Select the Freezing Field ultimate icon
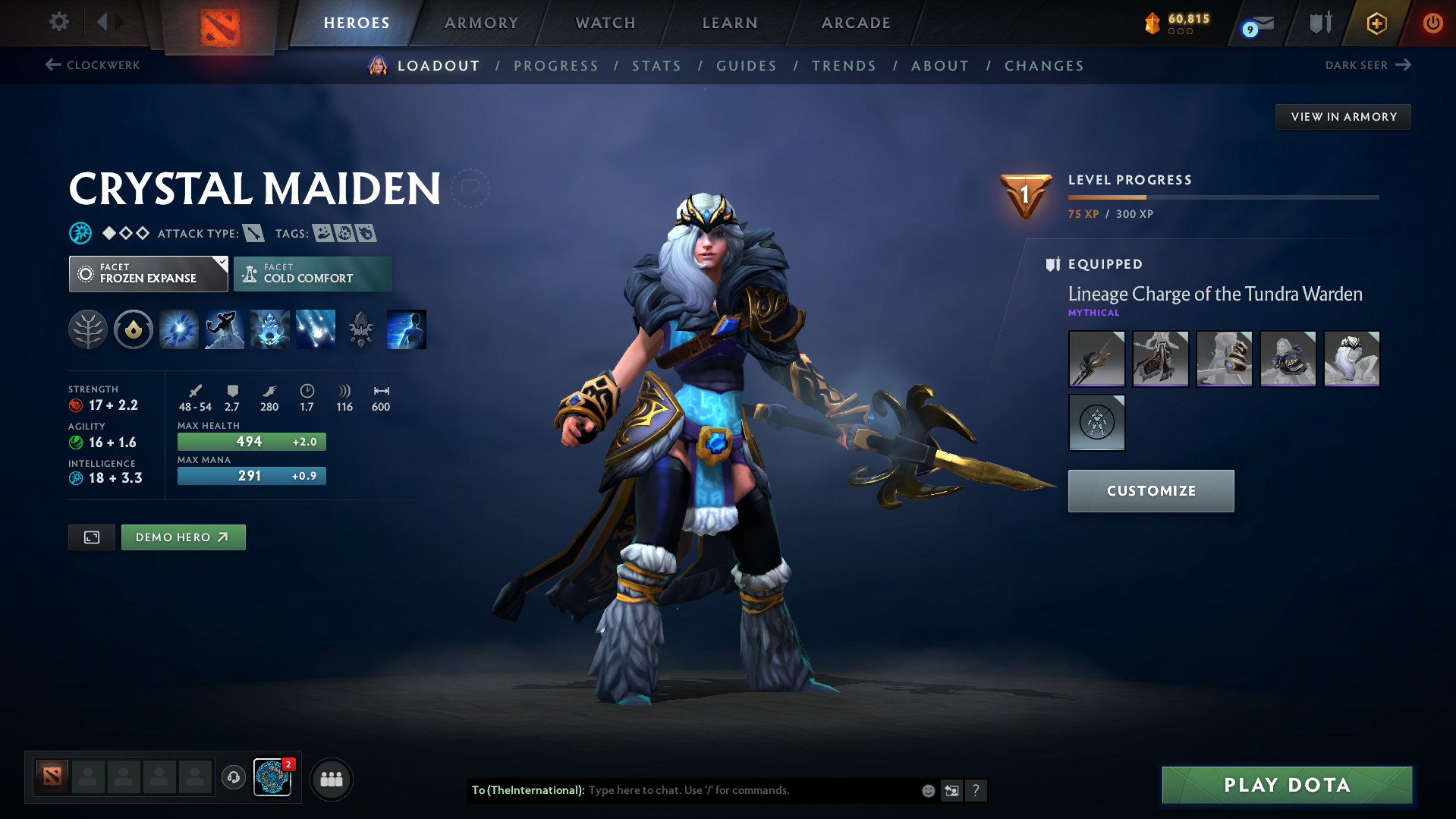 [x=315, y=329]
